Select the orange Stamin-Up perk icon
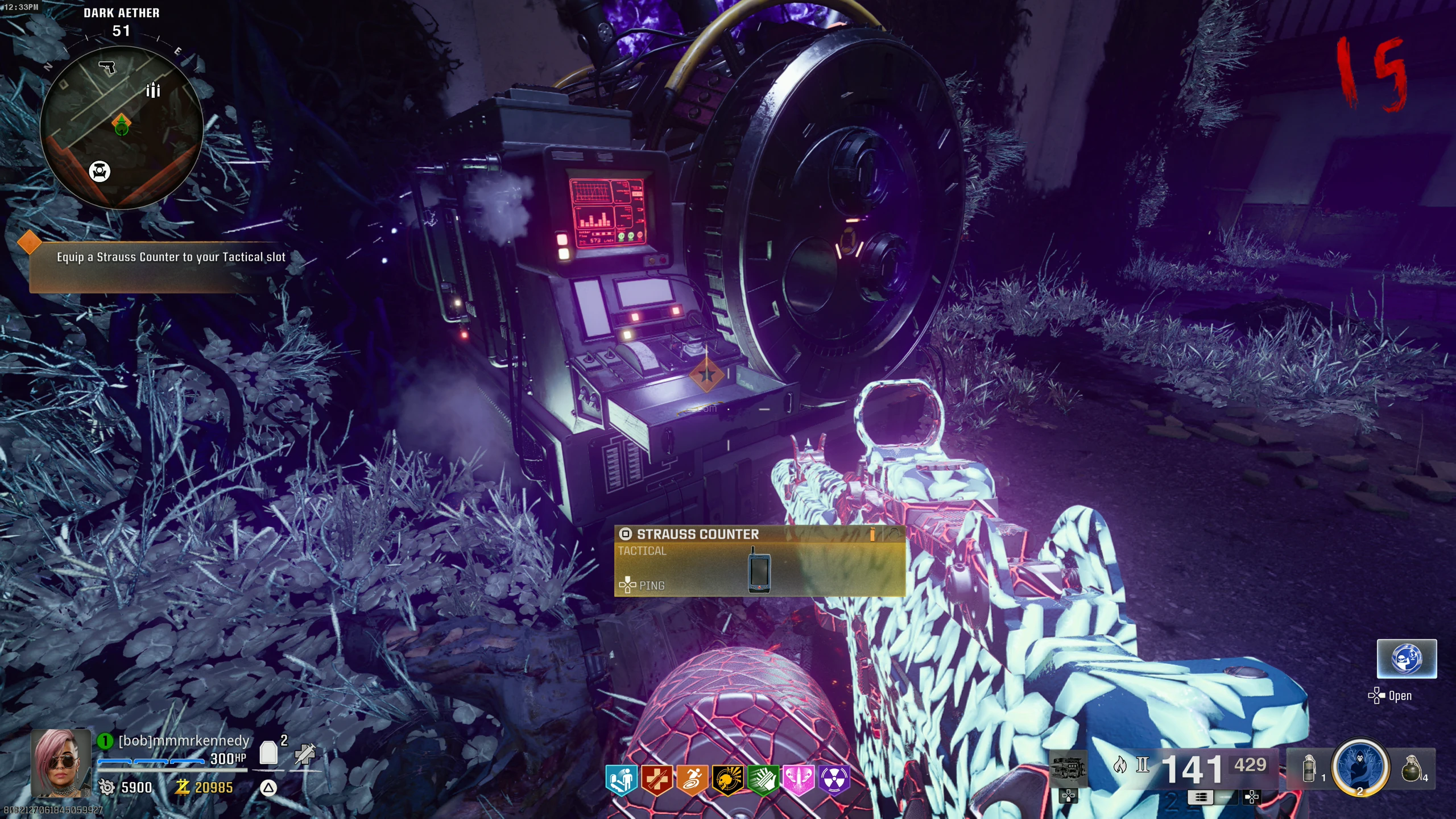This screenshot has height=819, width=1456. coord(692,779)
